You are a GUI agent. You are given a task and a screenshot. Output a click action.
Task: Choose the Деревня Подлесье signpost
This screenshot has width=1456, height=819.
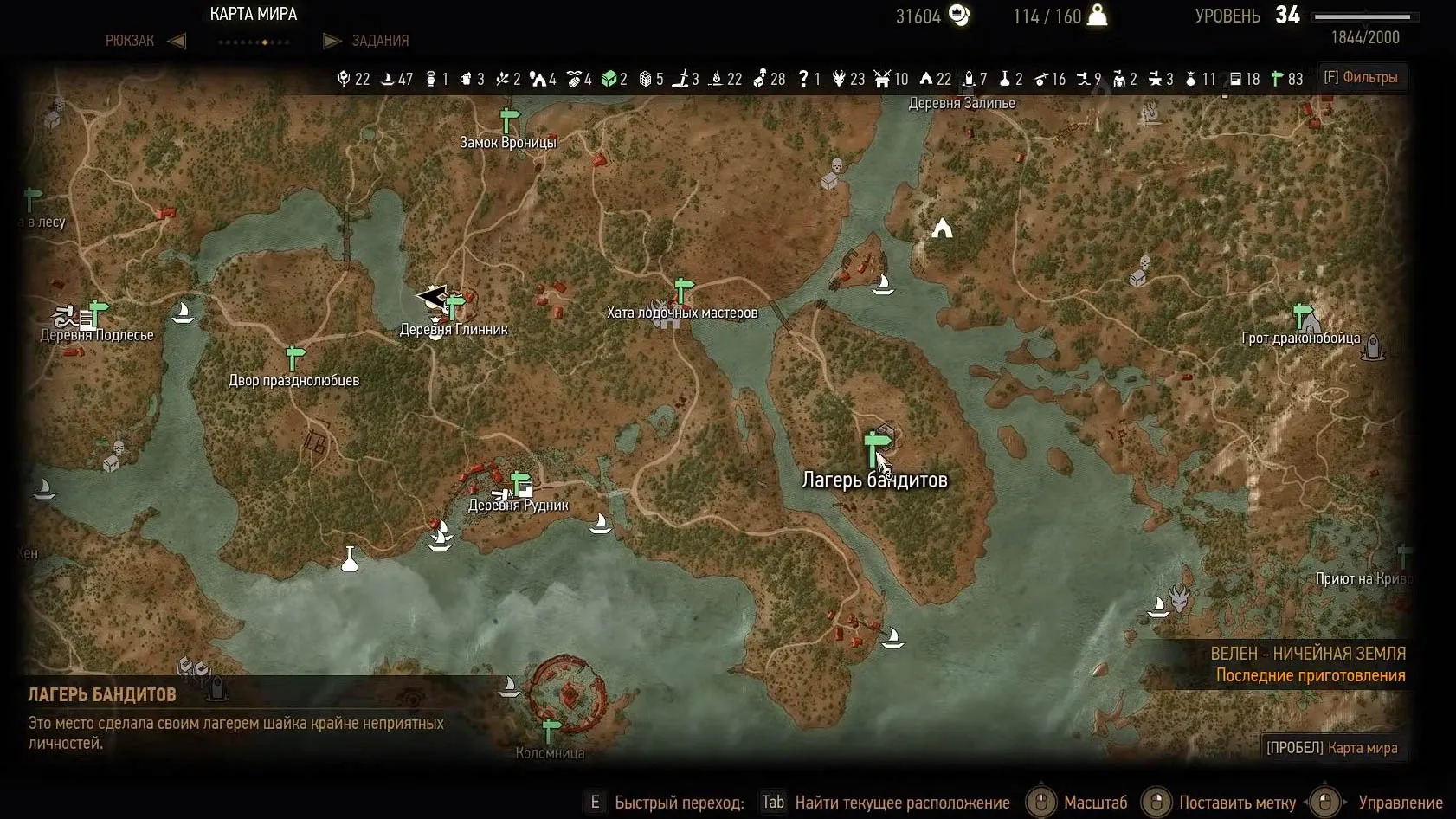coord(99,310)
